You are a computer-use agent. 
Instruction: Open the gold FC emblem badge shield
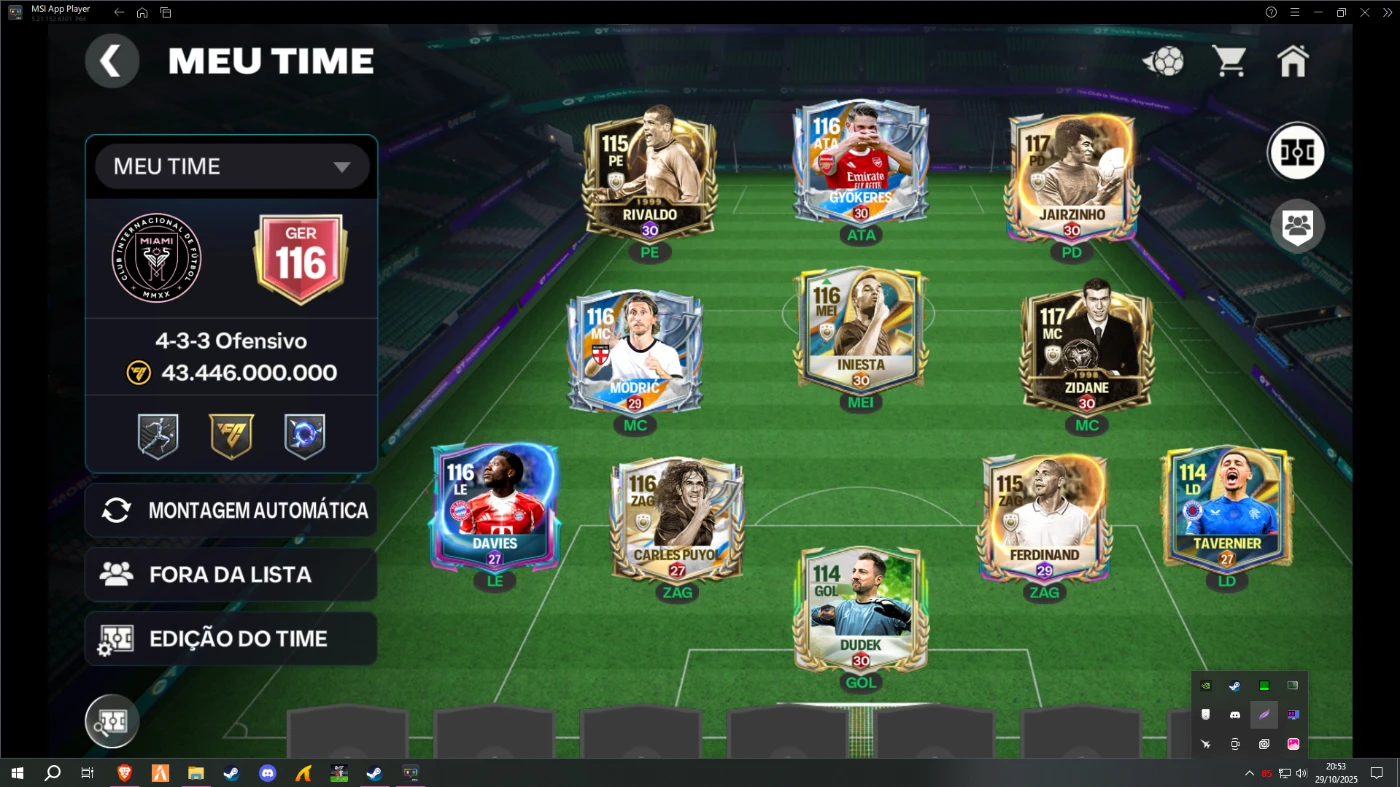click(231, 435)
